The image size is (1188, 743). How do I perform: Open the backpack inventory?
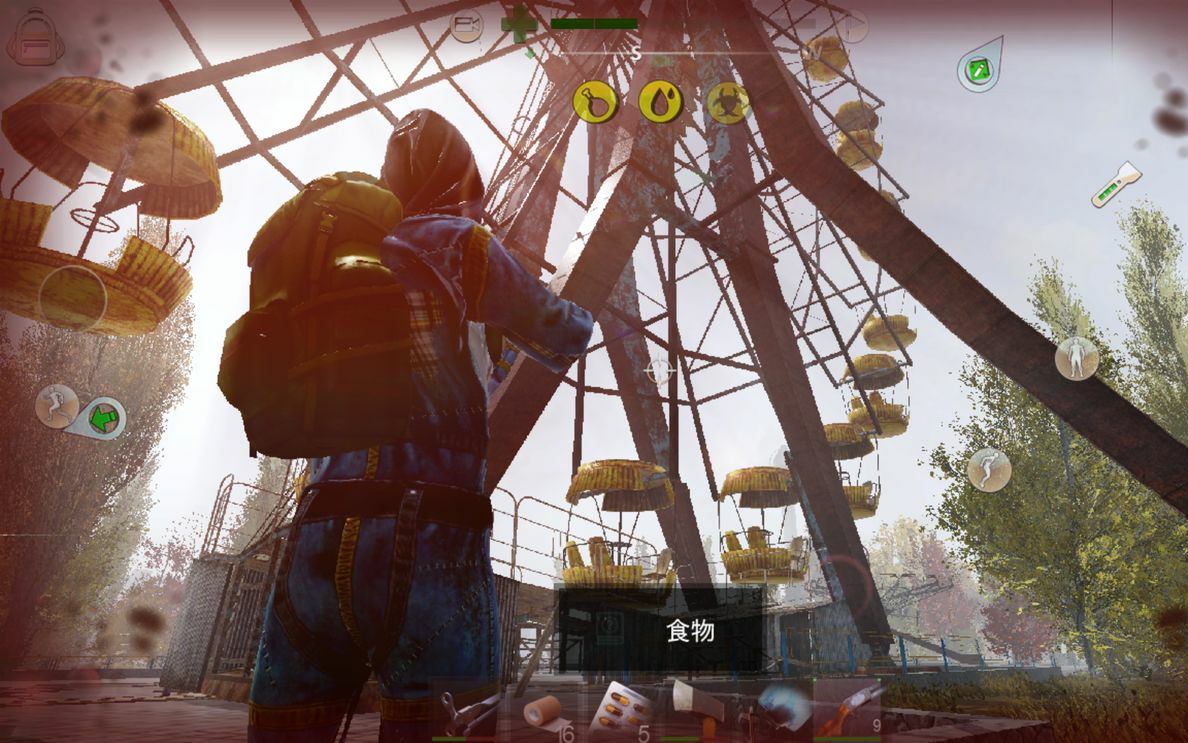[35, 37]
